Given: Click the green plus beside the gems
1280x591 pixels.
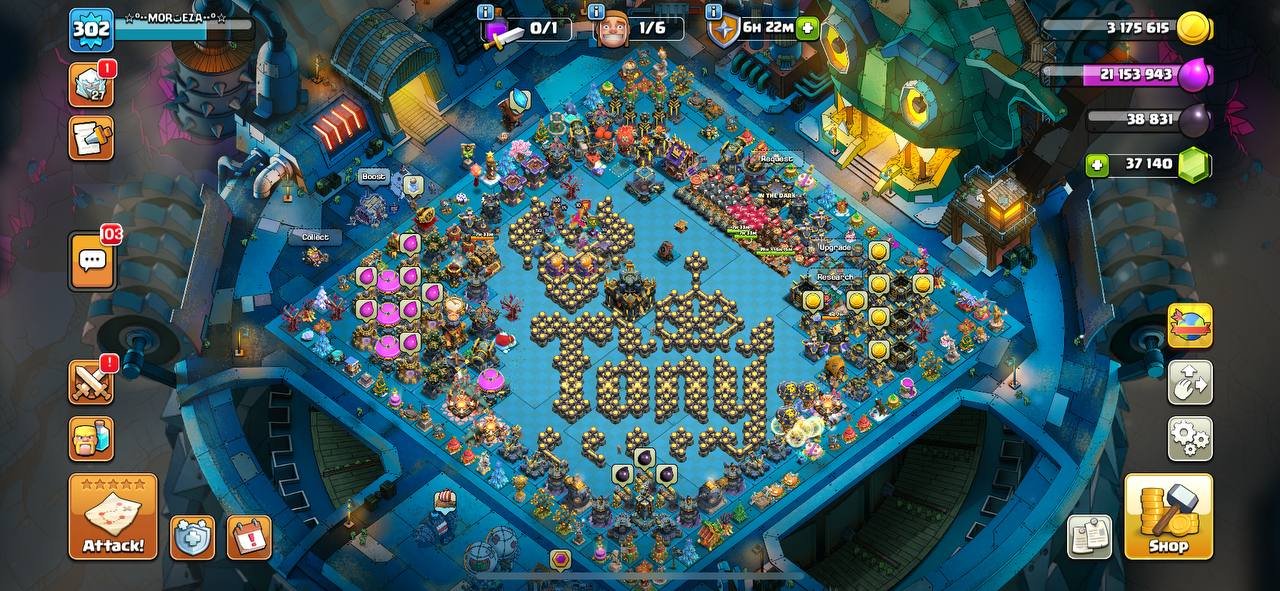Looking at the screenshot, I should (1098, 164).
